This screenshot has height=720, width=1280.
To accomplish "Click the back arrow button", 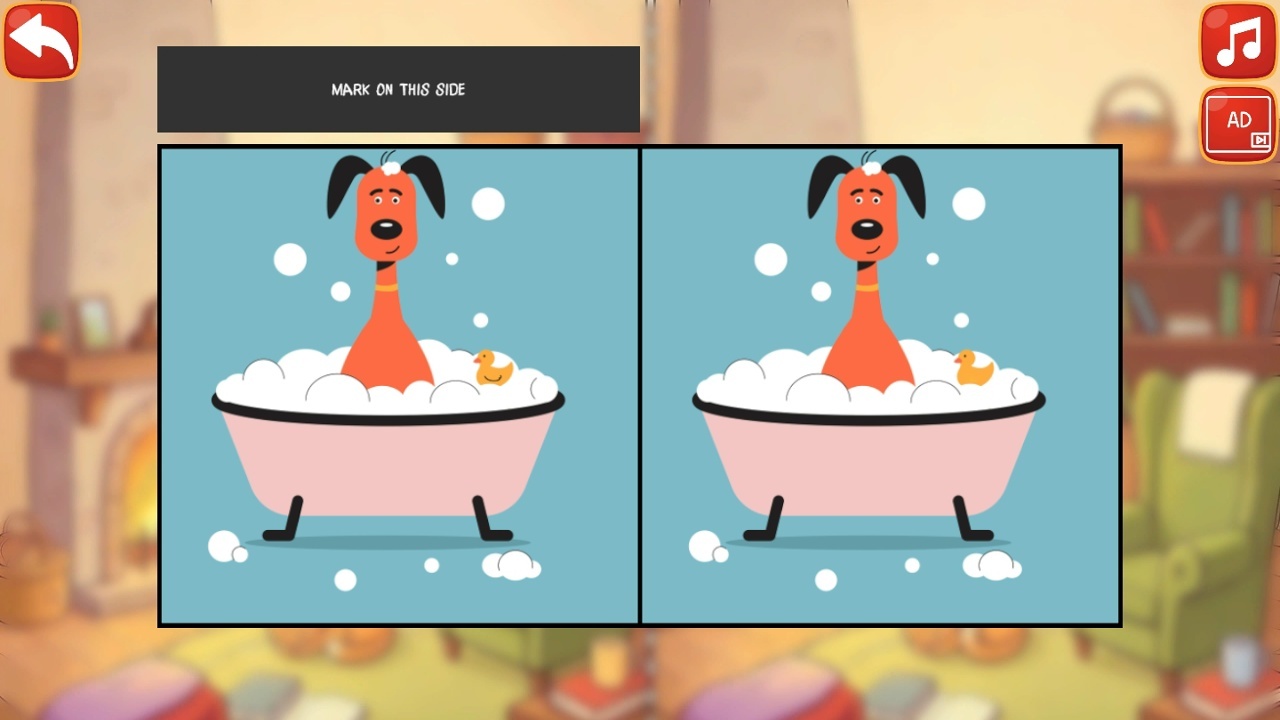I will tap(40, 40).
